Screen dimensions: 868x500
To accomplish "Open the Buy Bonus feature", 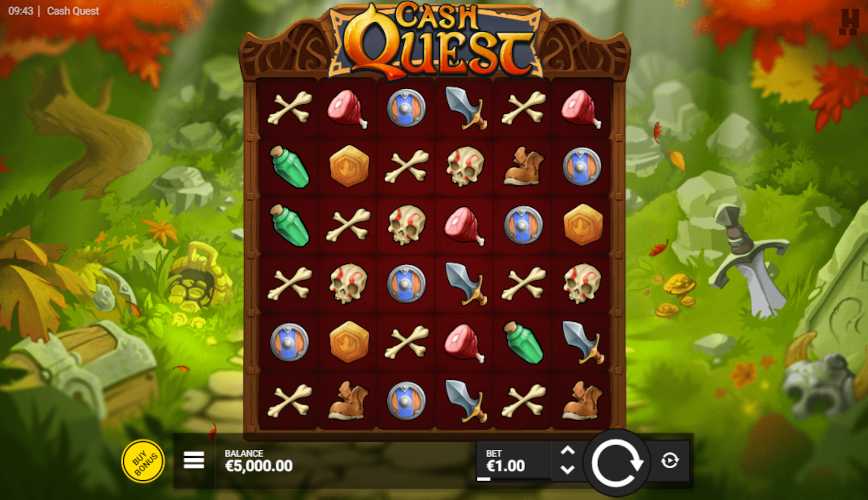I will coord(143,461).
